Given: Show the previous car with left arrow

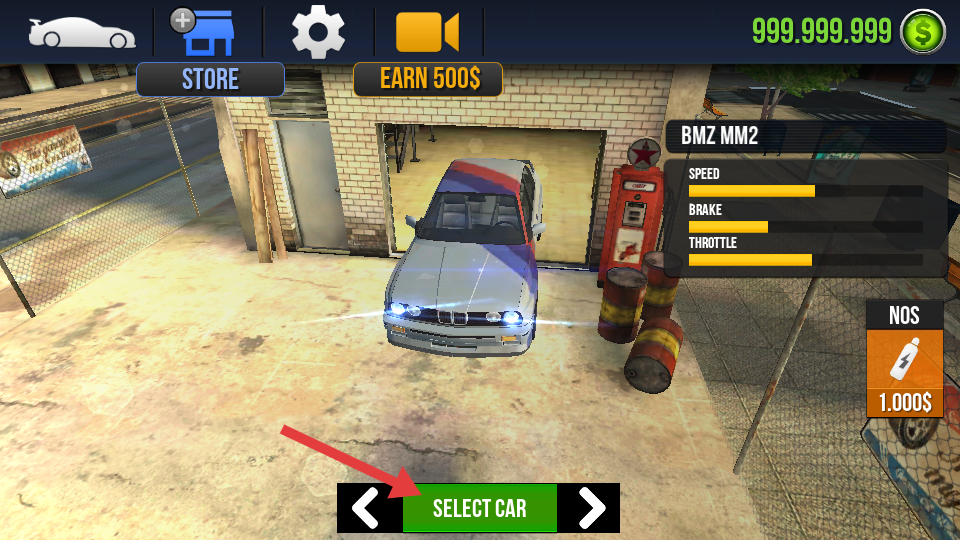Looking at the screenshot, I should pos(367,508).
